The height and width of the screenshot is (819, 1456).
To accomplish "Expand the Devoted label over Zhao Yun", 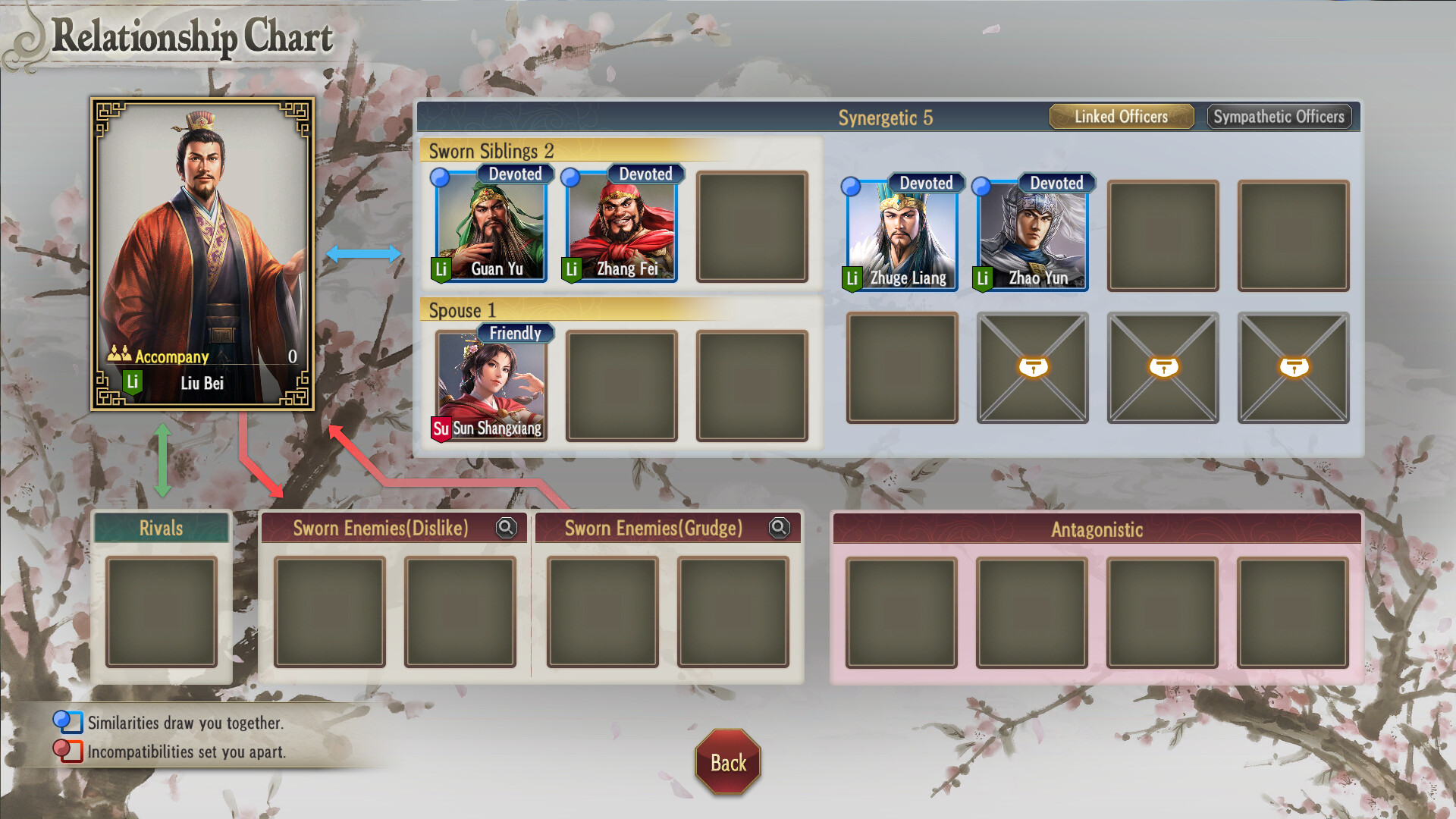I will (1057, 183).
